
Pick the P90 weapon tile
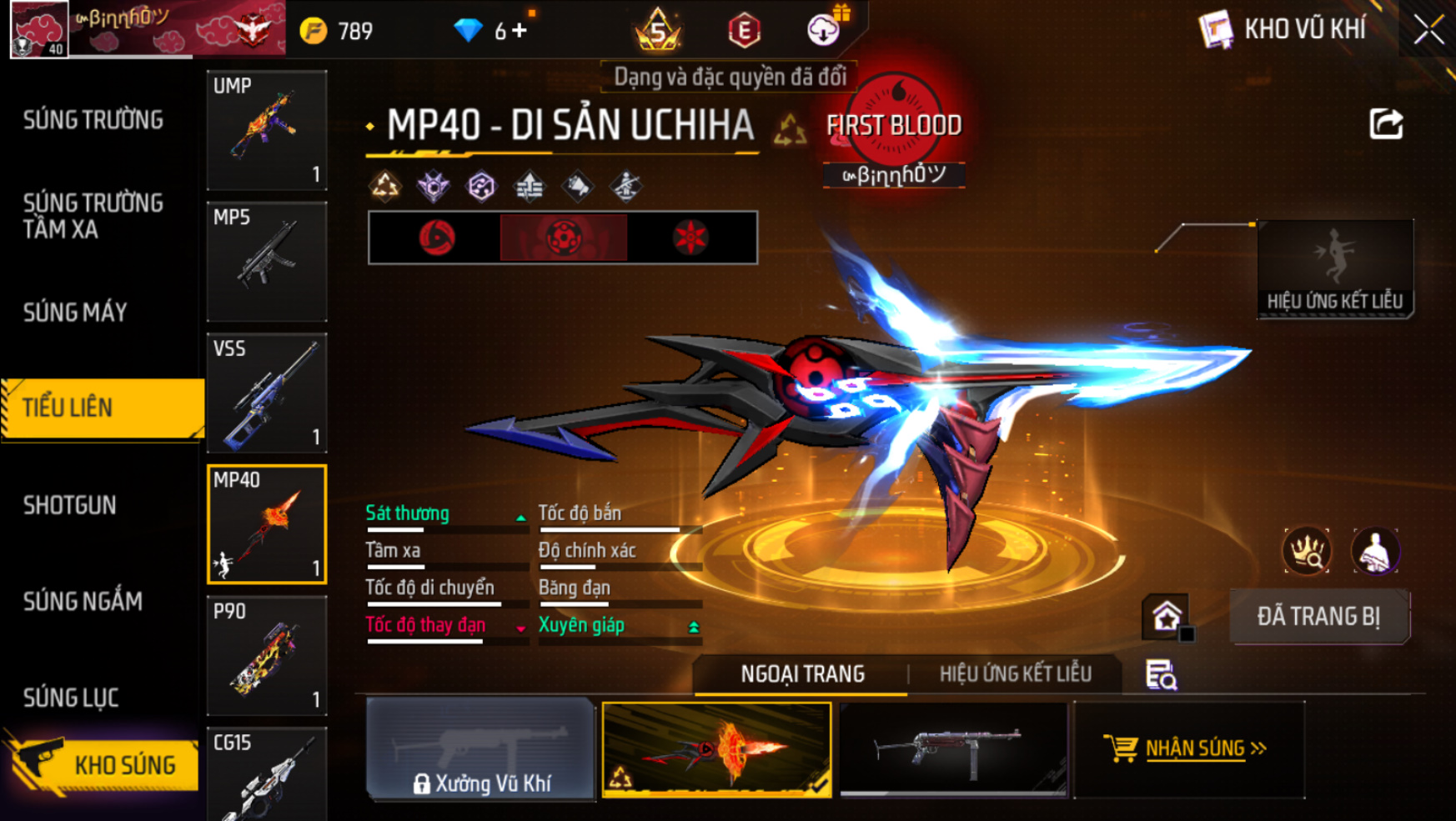coord(267,656)
